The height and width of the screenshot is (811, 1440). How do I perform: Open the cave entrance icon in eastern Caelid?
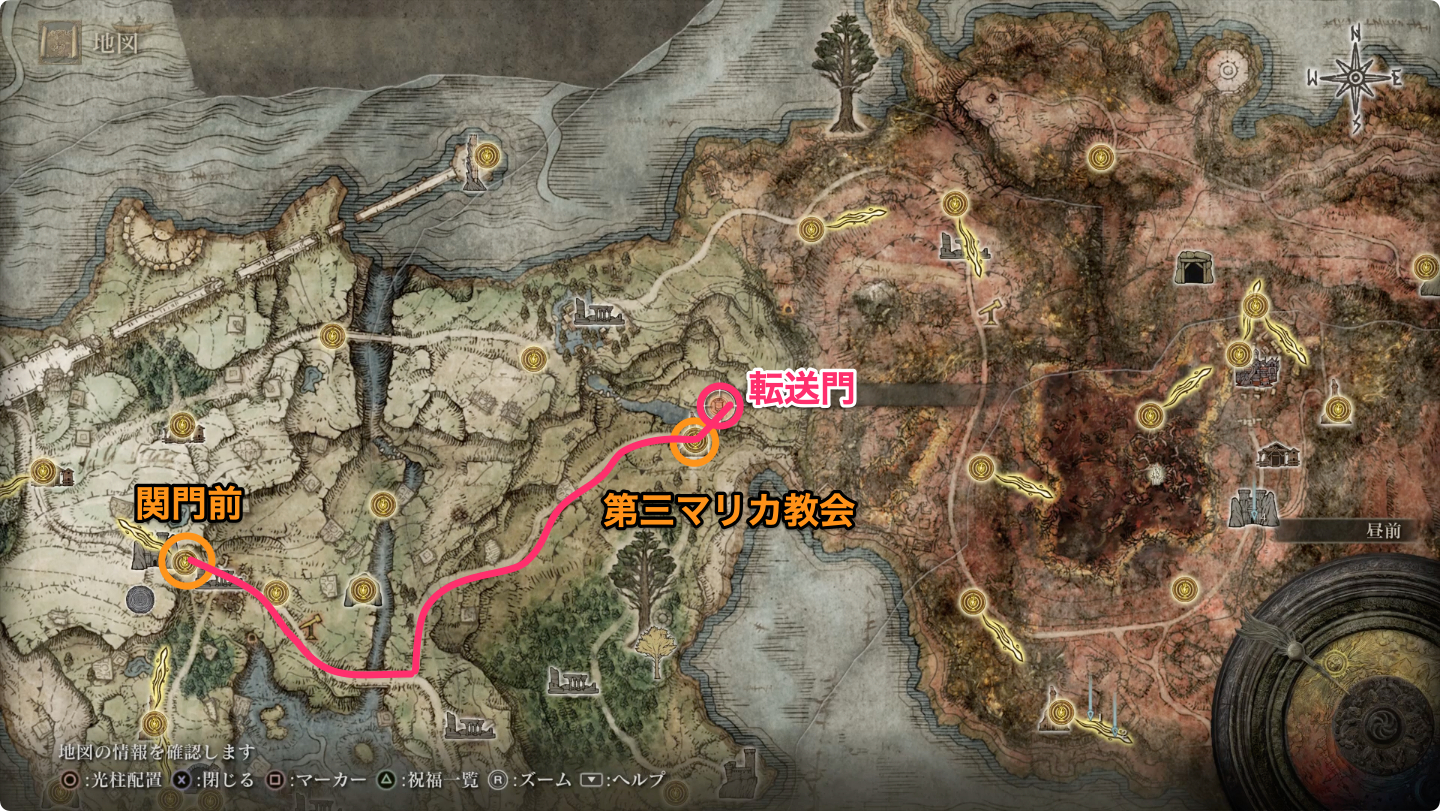[x=1192, y=269]
